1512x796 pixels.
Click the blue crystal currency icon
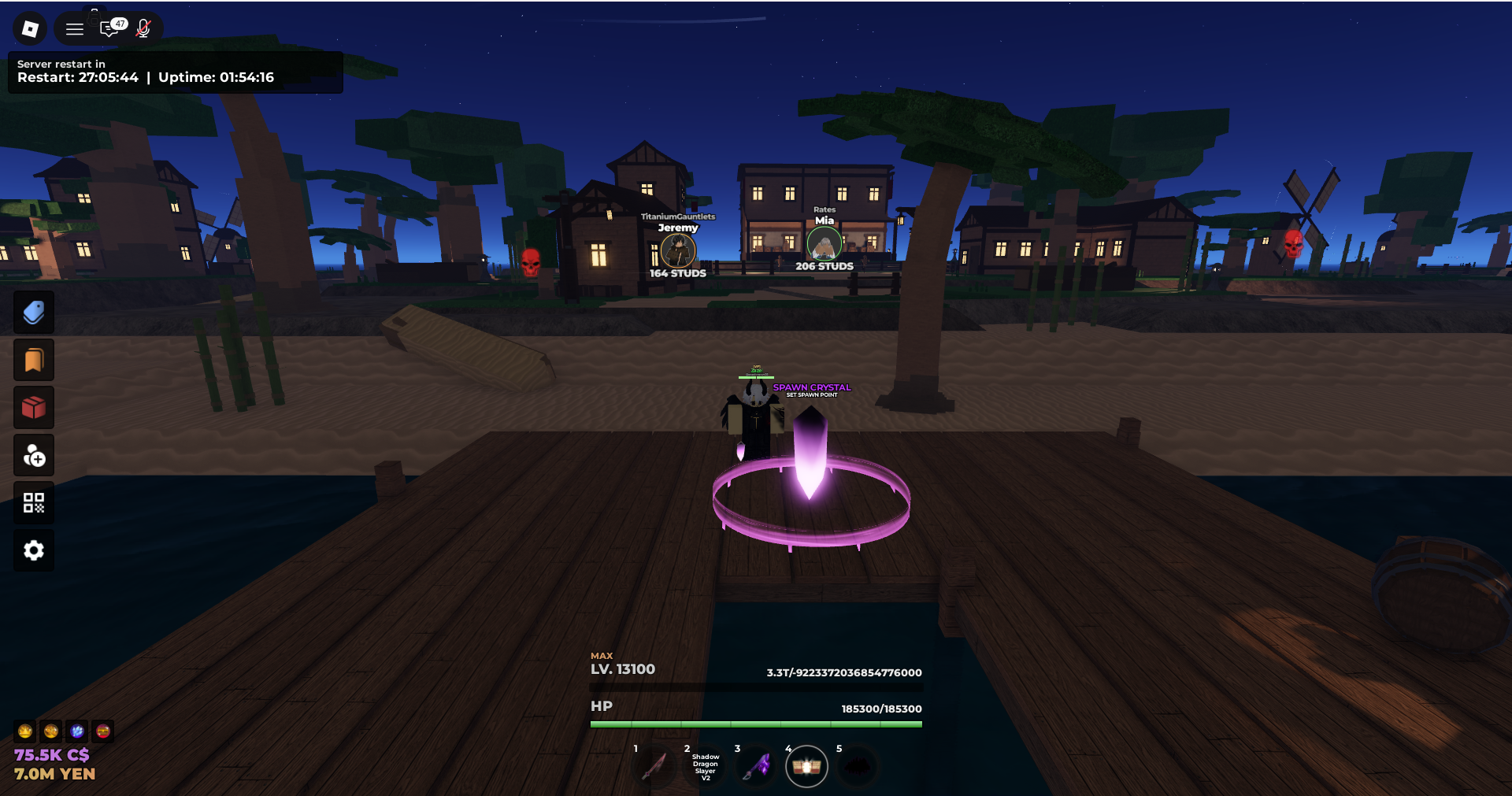coord(76,731)
